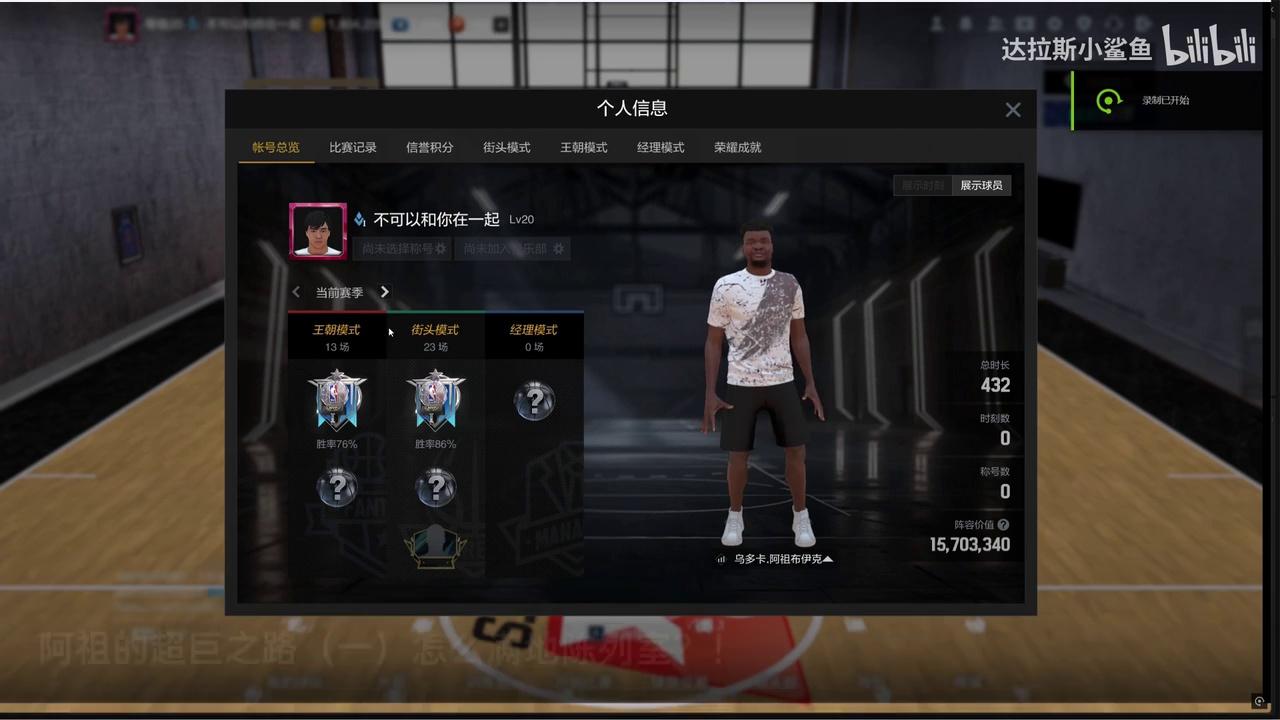Choose a title via 尚未选择称号
The width and height of the screenshot is (1280, 720).
(404, 248)
